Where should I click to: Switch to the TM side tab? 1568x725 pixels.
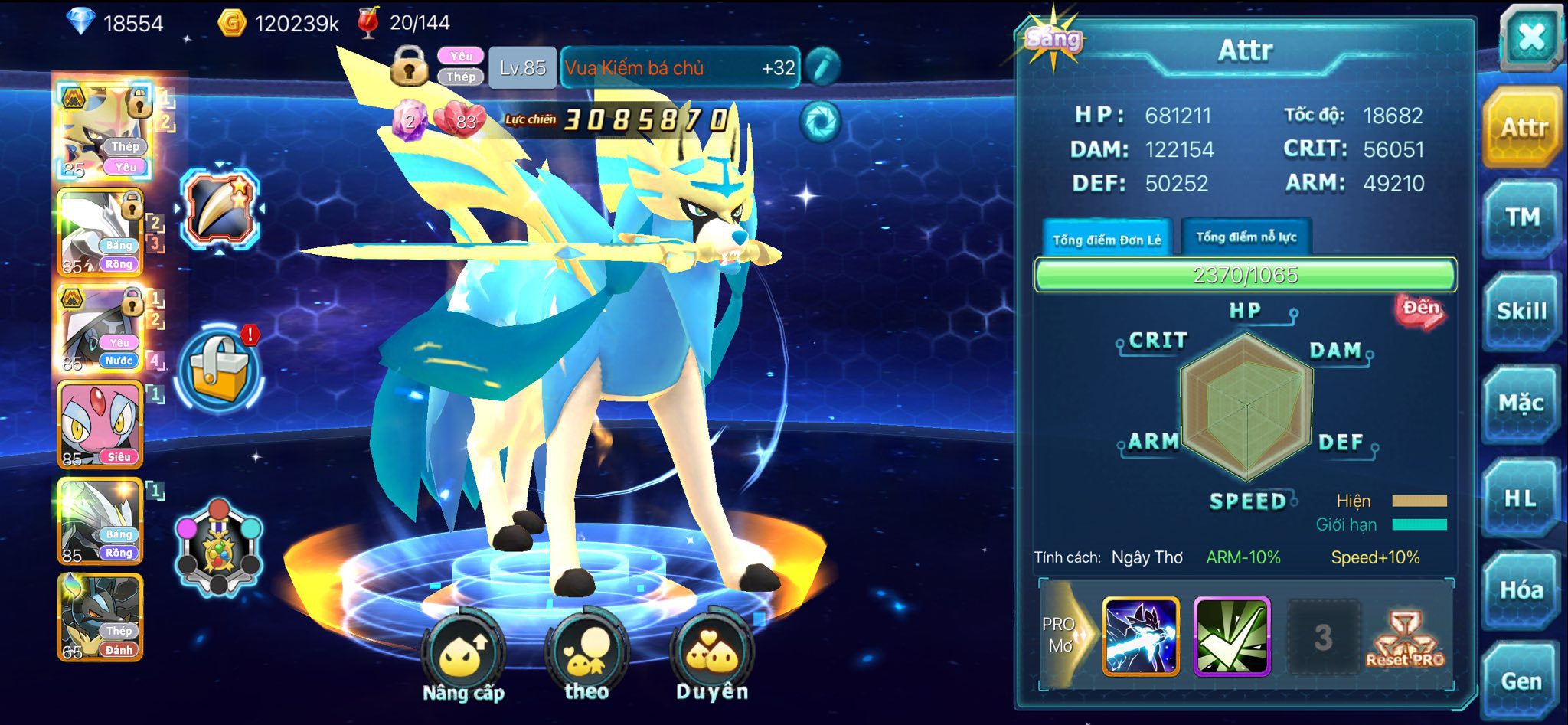click(x=1521, y=218)
